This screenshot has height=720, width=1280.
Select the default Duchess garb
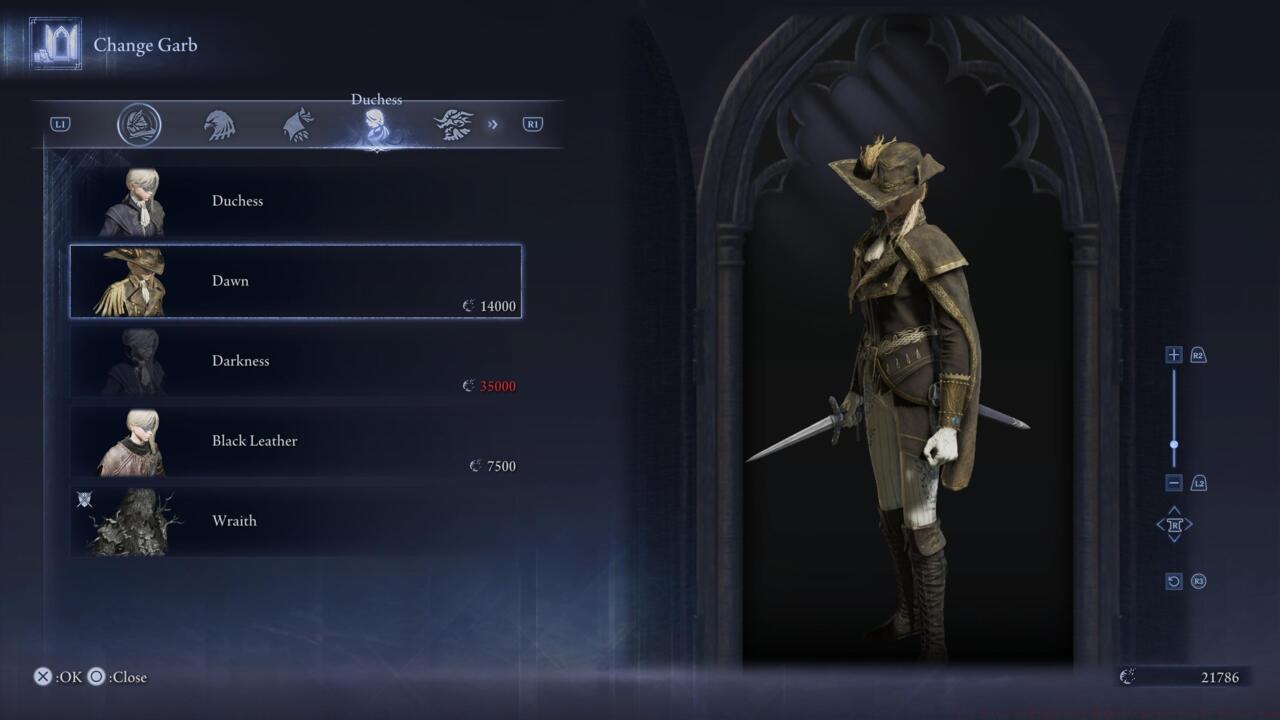pos(295,201)
